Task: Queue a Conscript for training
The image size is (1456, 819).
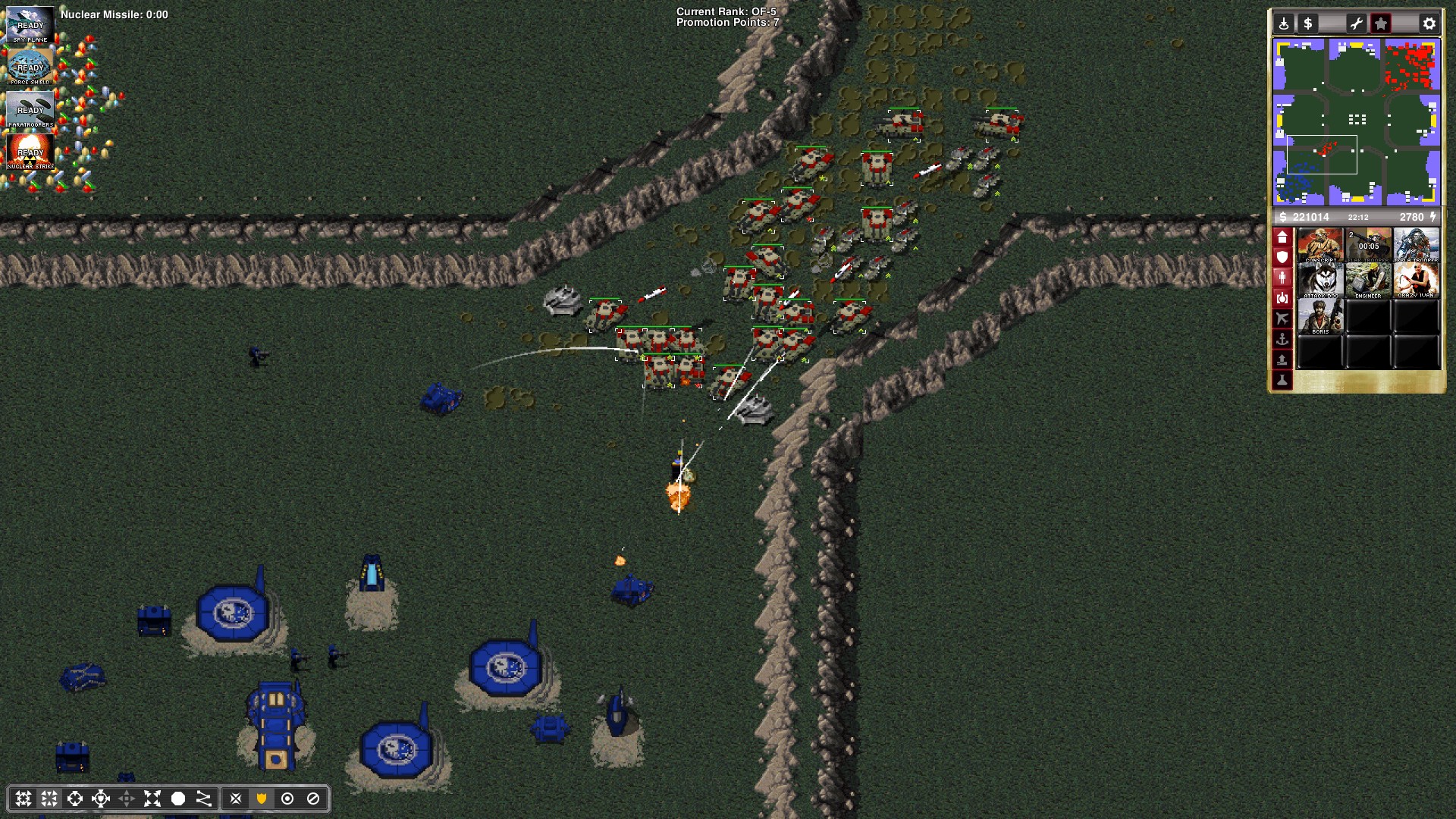Action: coord(1320,245)
